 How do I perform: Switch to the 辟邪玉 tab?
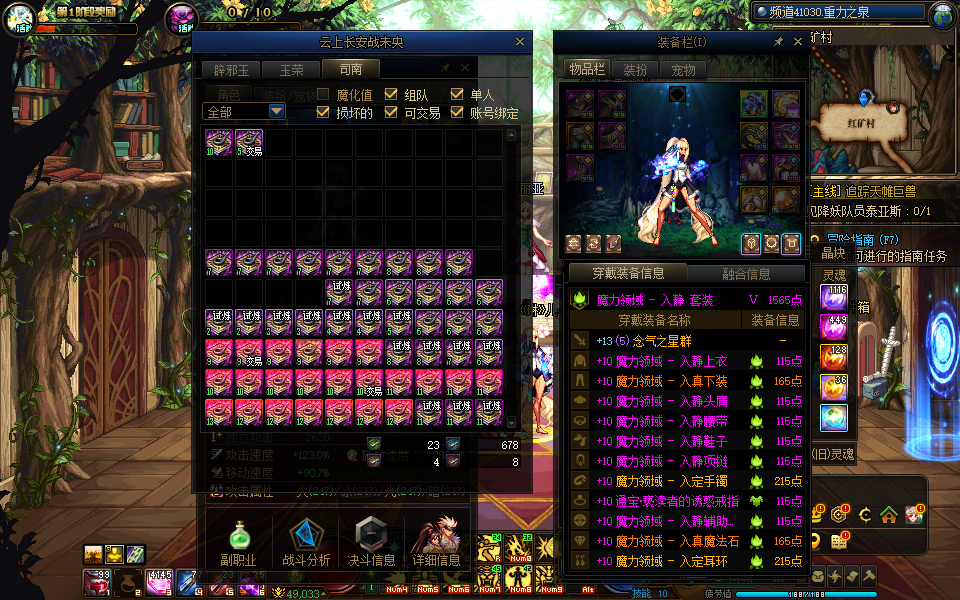(x=231, y=70)
